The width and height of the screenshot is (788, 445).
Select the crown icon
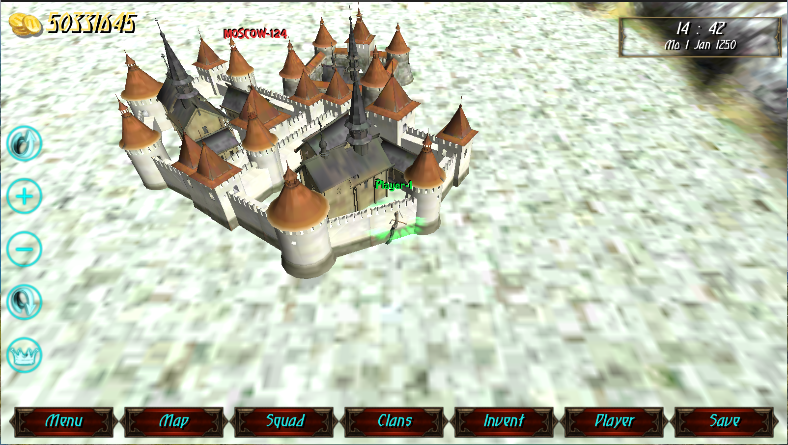click(x=24, y=353)
